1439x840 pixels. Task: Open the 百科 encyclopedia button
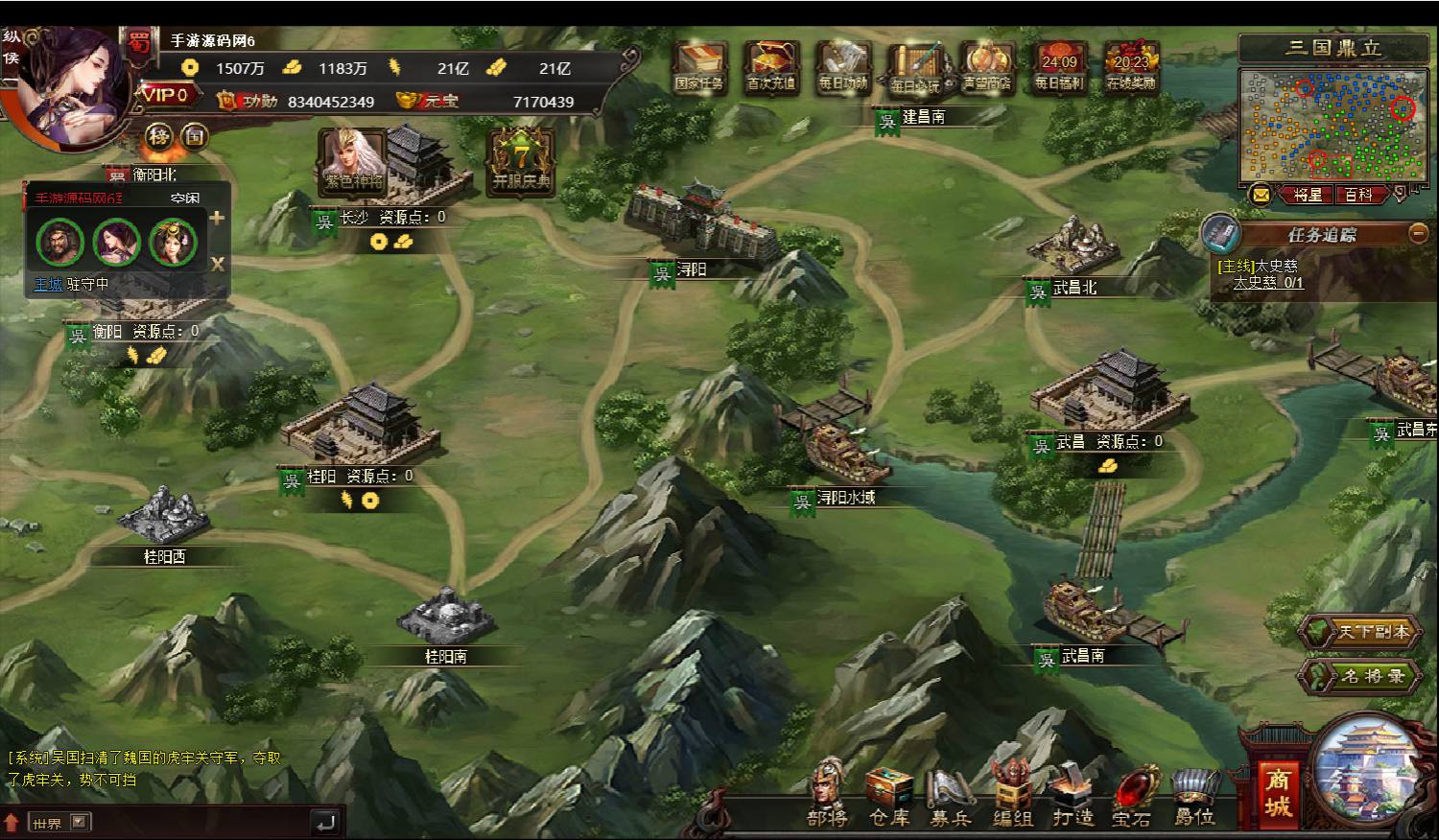(x=1358, y=195)
